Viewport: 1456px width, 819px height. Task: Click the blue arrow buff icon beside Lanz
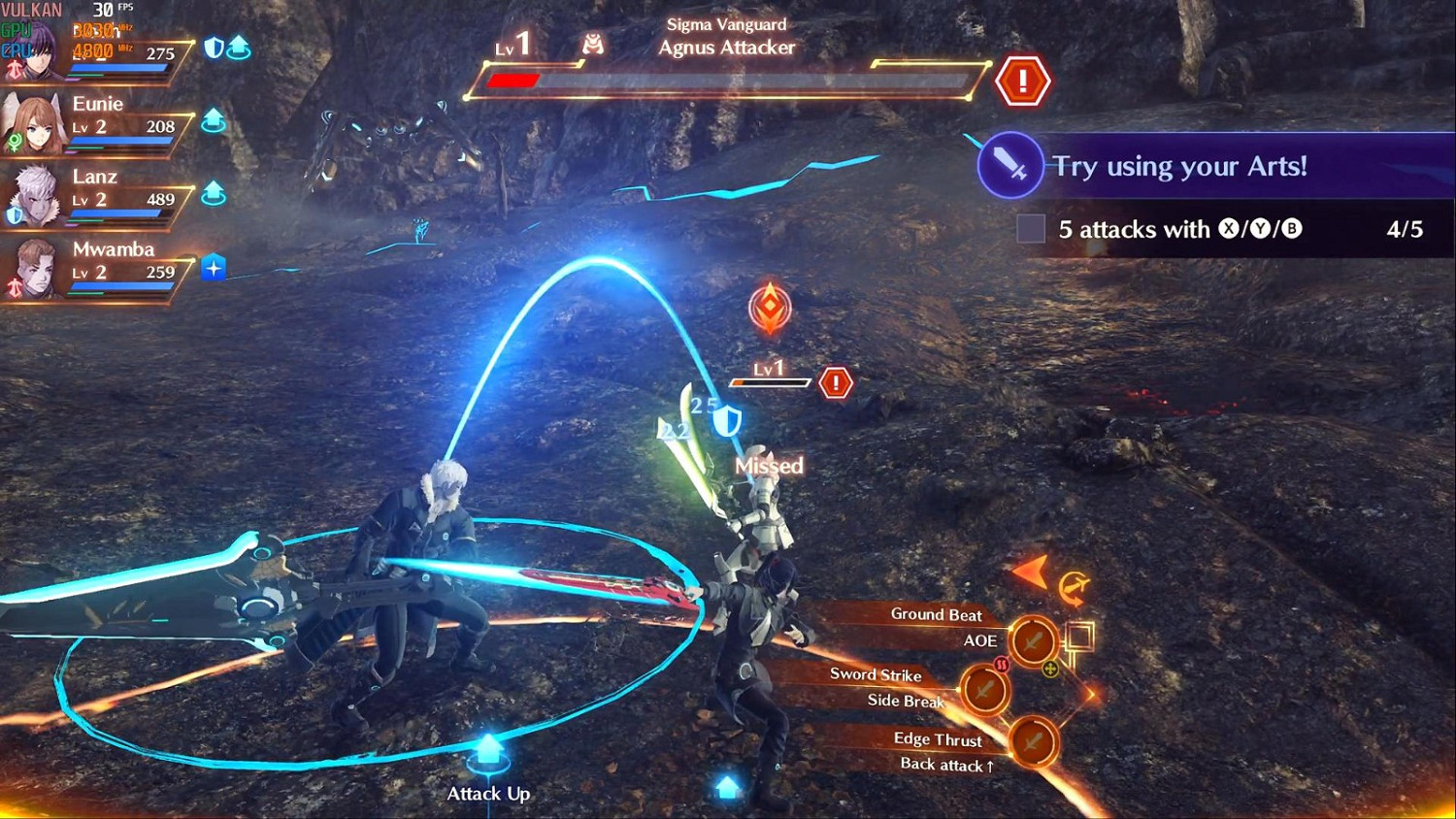point(214,193)
